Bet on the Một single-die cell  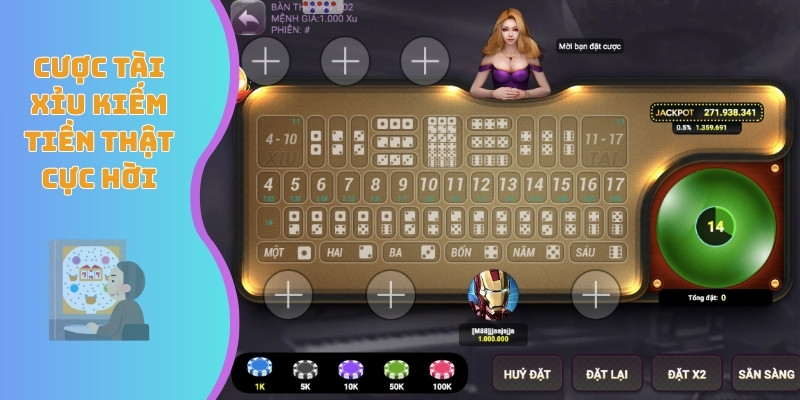coord(286,252)
